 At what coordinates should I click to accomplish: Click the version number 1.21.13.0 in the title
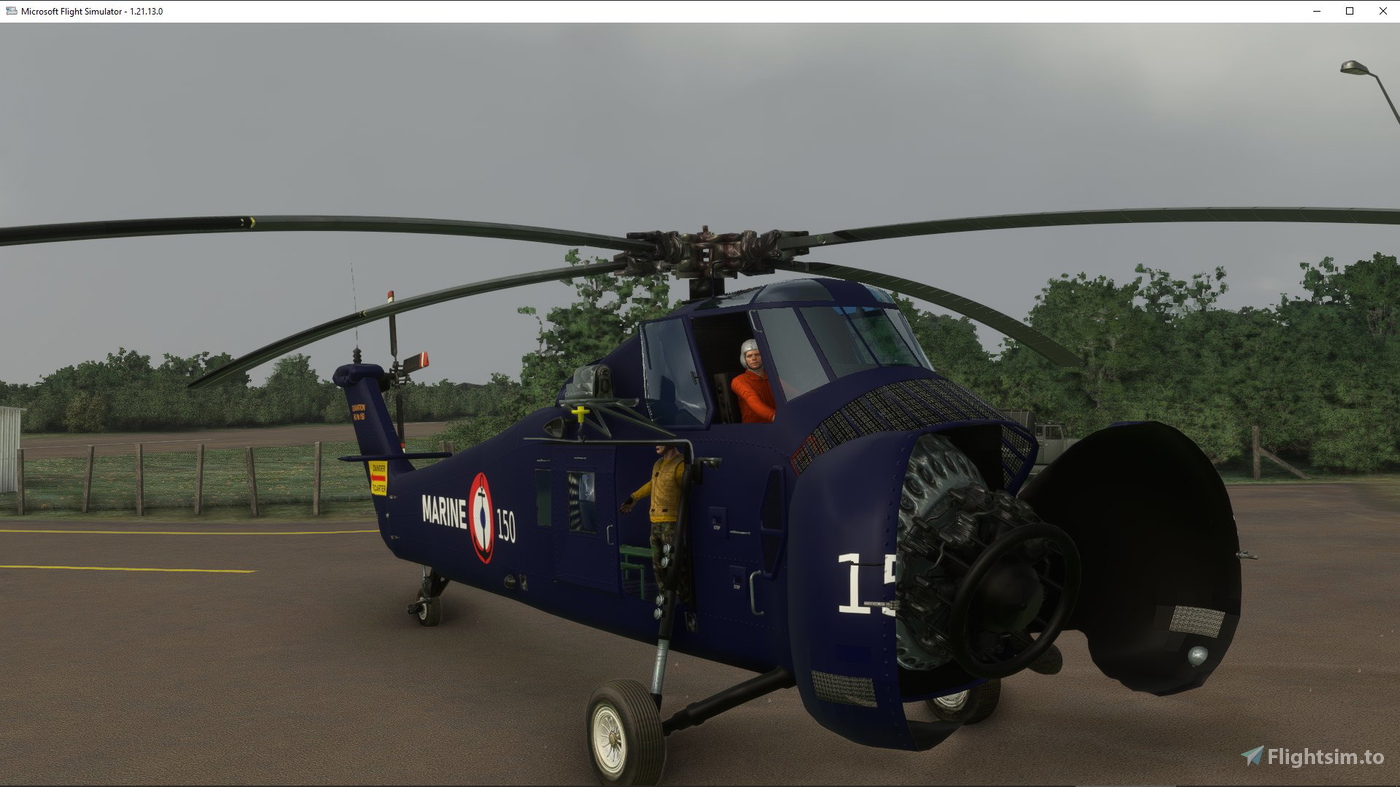click(146, 10)
